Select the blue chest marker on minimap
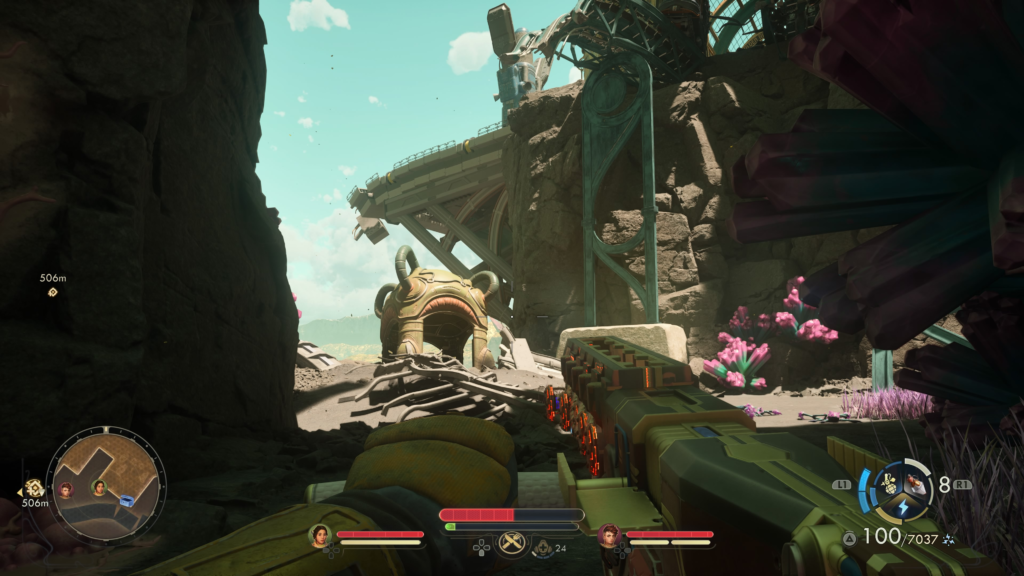 127,500
